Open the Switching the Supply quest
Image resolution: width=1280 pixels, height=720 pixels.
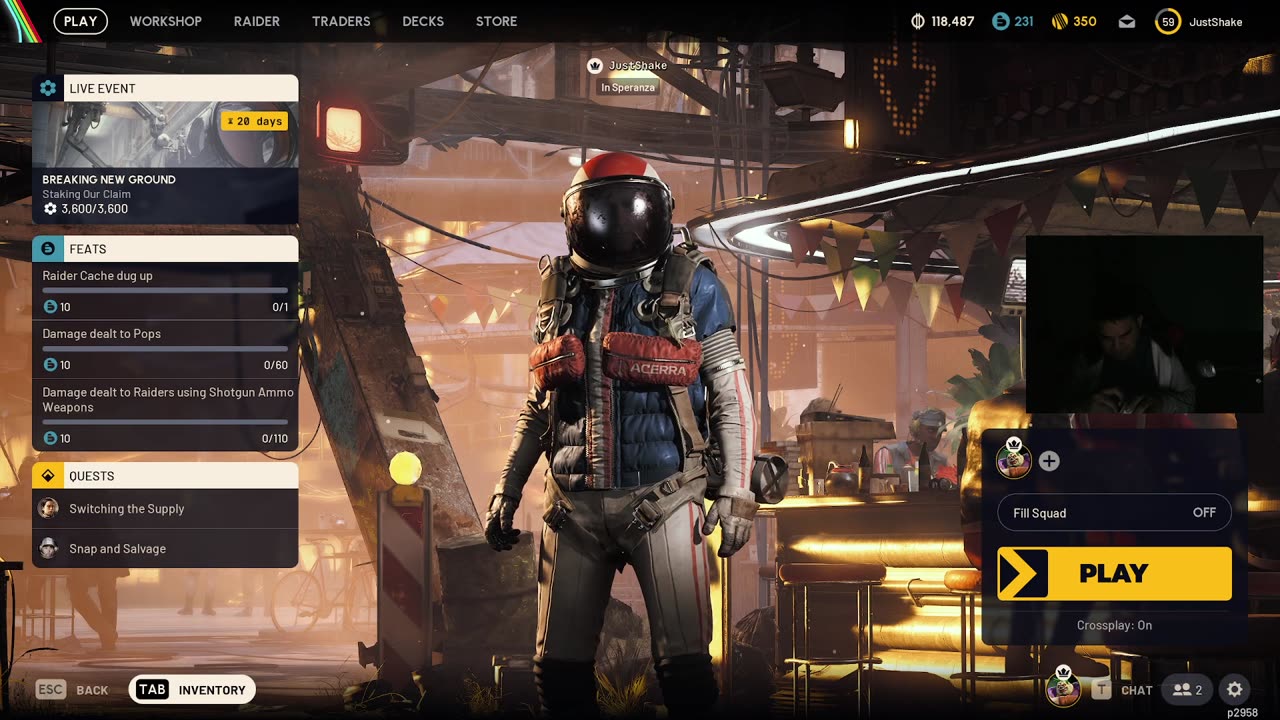(x=165, y=509)
